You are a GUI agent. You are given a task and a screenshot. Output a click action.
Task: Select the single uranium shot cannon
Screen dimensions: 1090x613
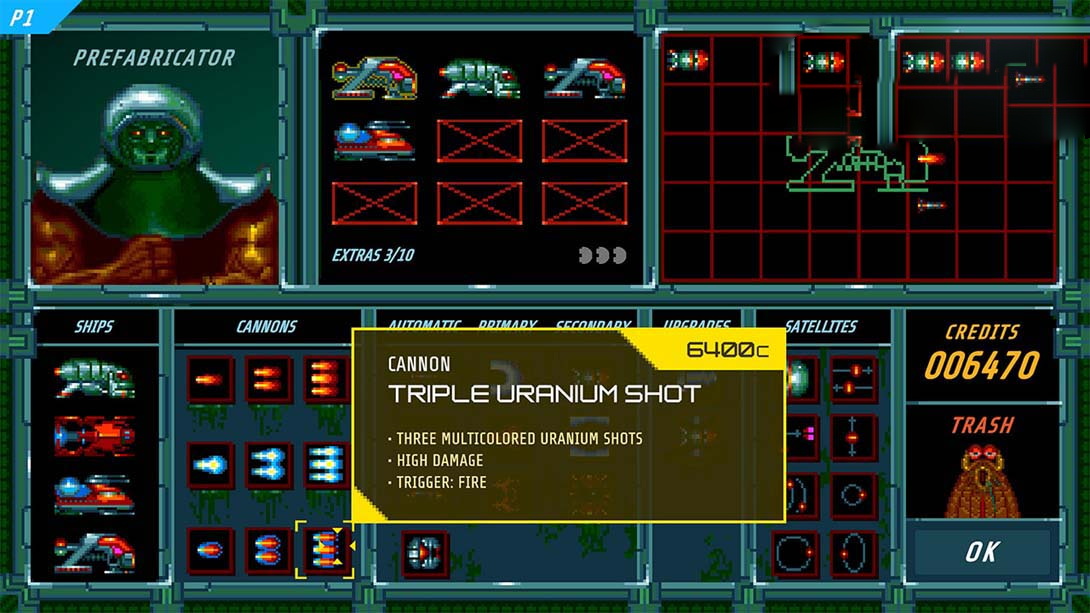[210, 551]
